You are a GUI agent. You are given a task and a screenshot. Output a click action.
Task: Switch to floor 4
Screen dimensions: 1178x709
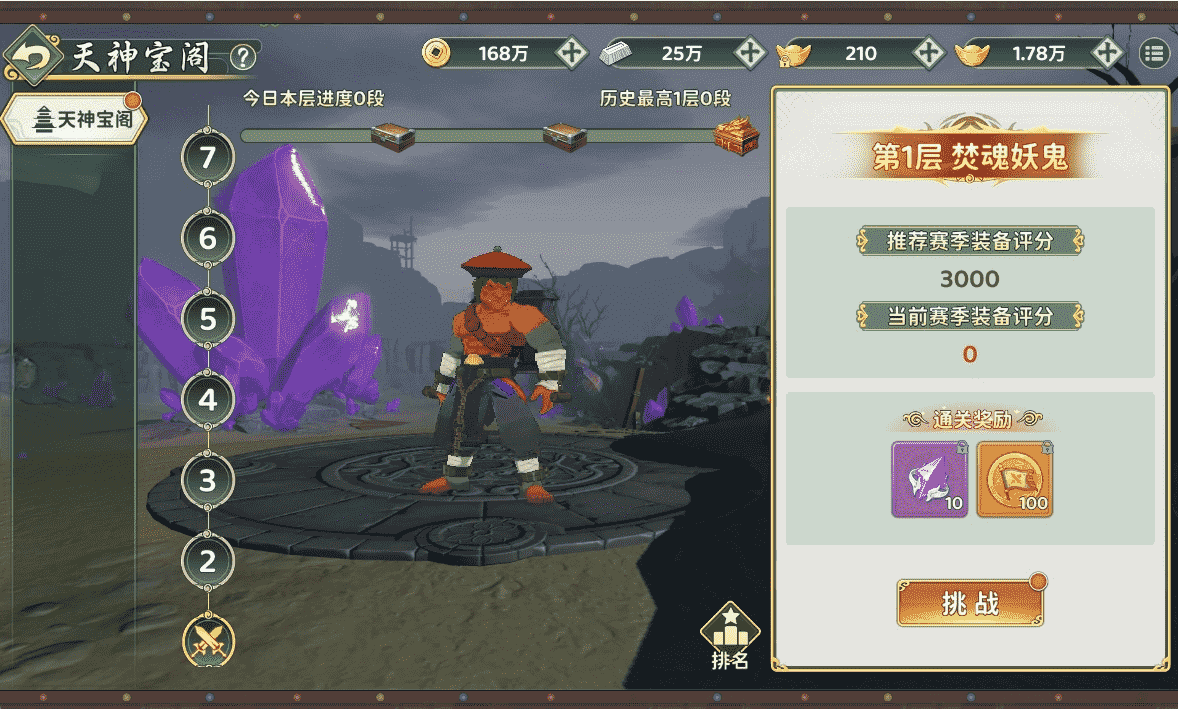(x=208, y=400)
